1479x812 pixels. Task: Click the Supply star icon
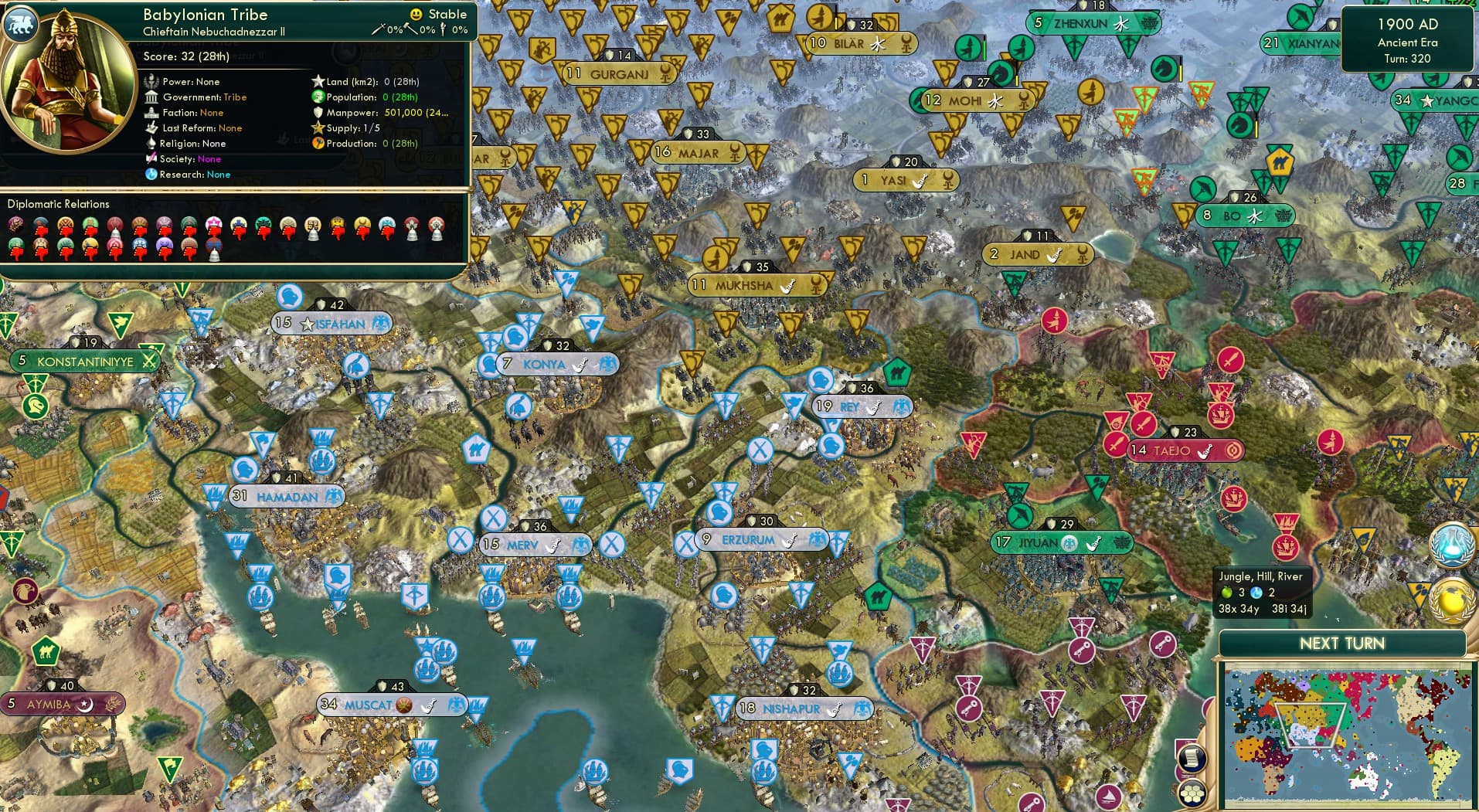point(318,128)
